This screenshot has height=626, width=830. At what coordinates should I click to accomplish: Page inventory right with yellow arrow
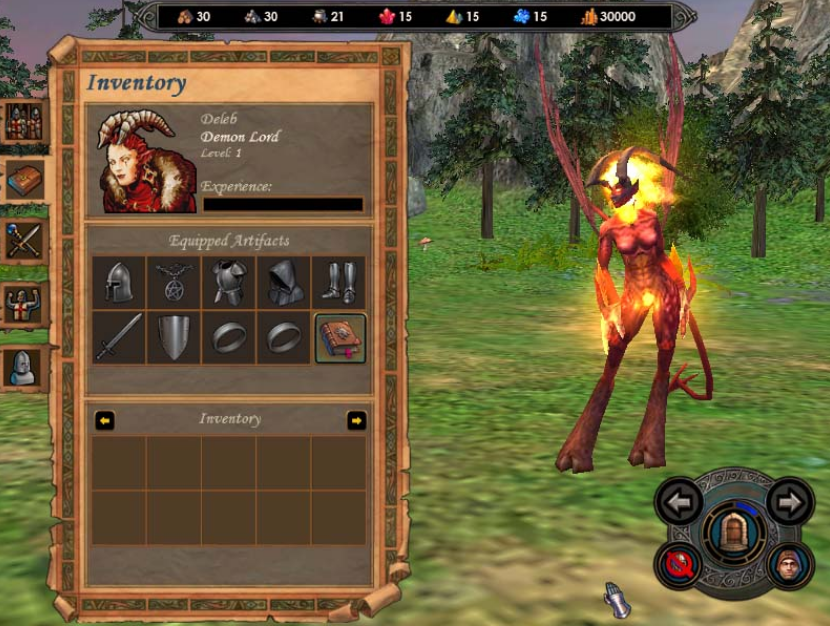pyautogui.click(x=356, y=421)
